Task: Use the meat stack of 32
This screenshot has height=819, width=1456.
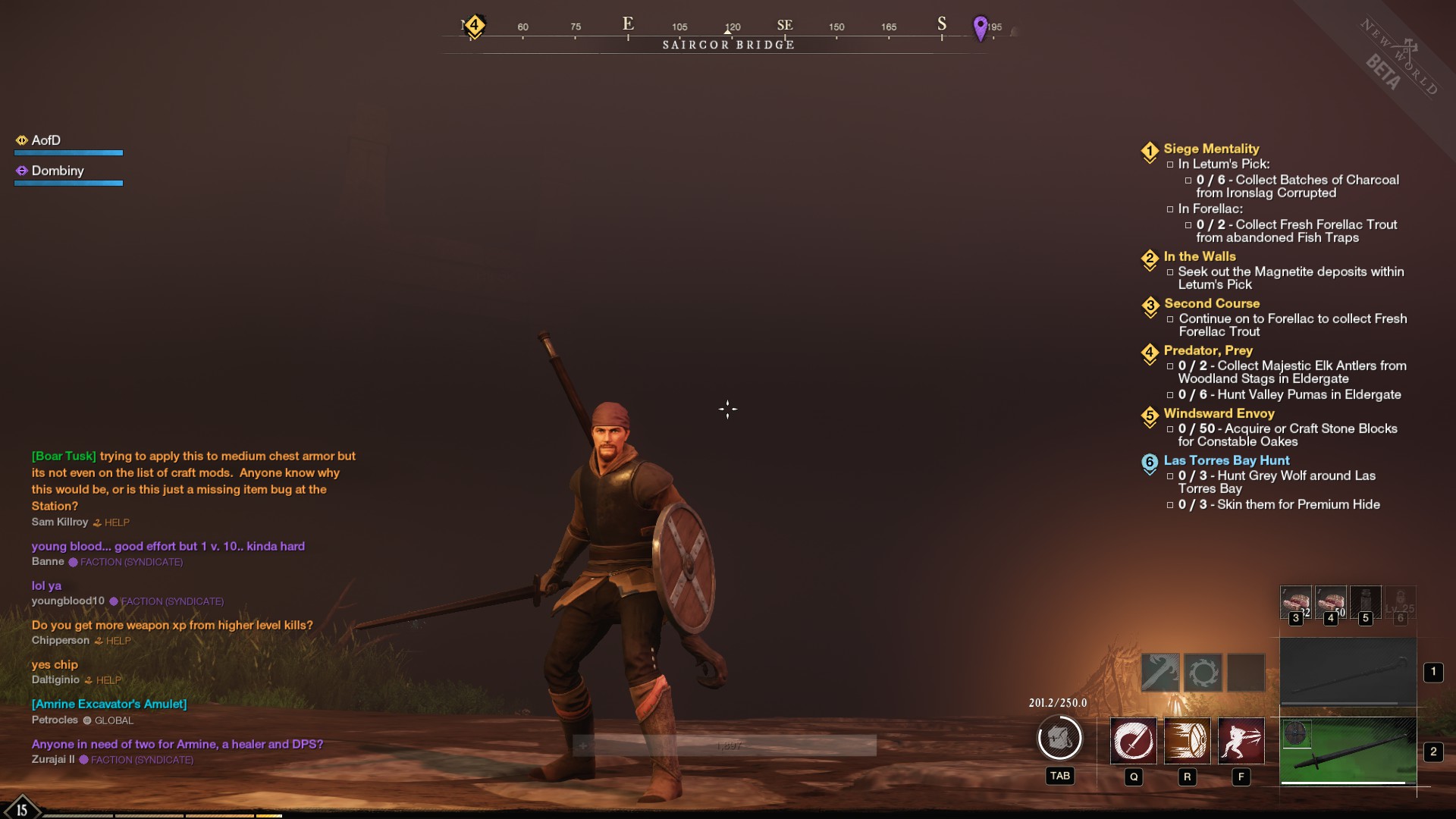Action: pos(1295,602)
